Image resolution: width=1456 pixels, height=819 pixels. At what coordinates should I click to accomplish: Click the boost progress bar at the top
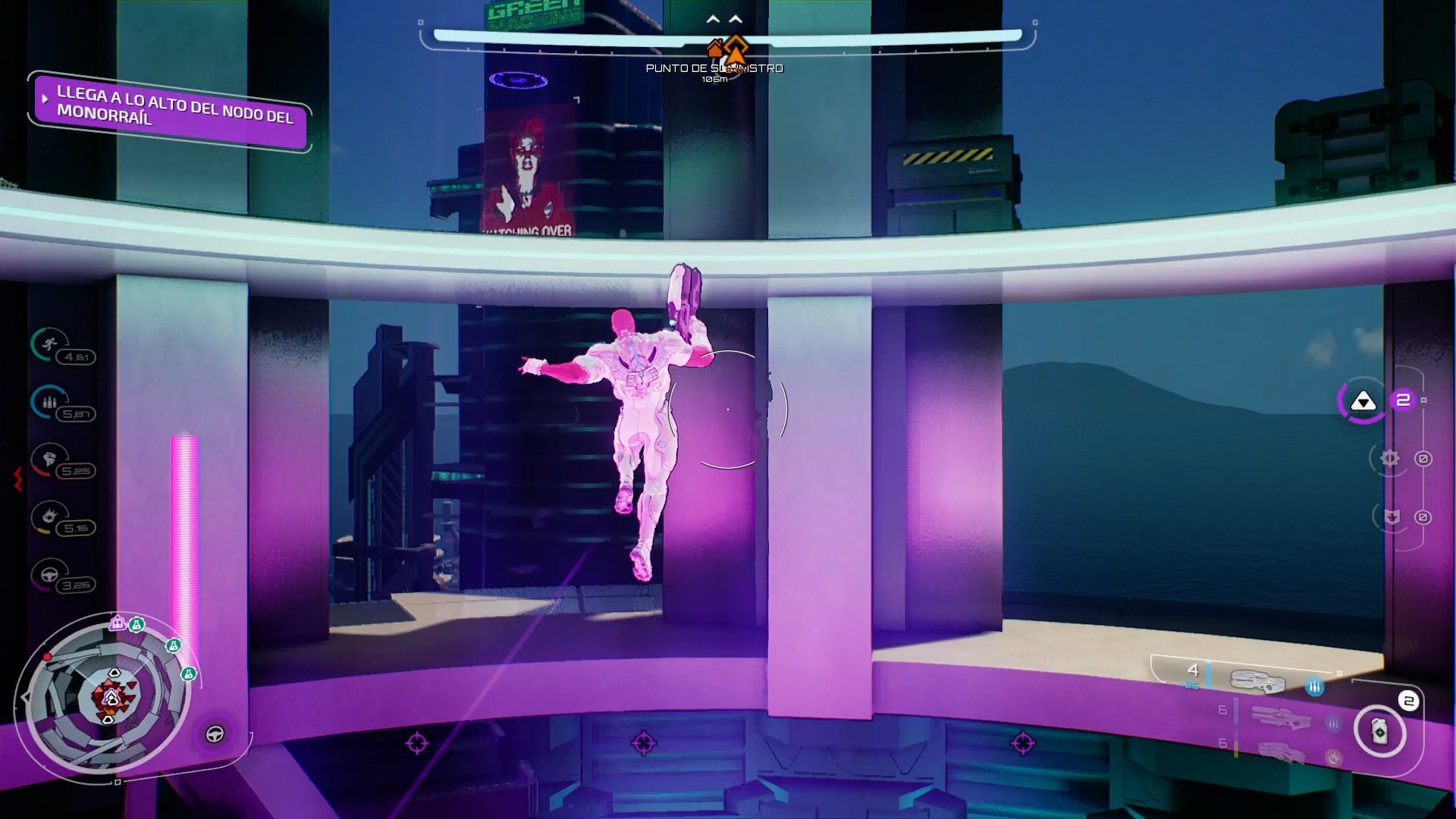726,33
